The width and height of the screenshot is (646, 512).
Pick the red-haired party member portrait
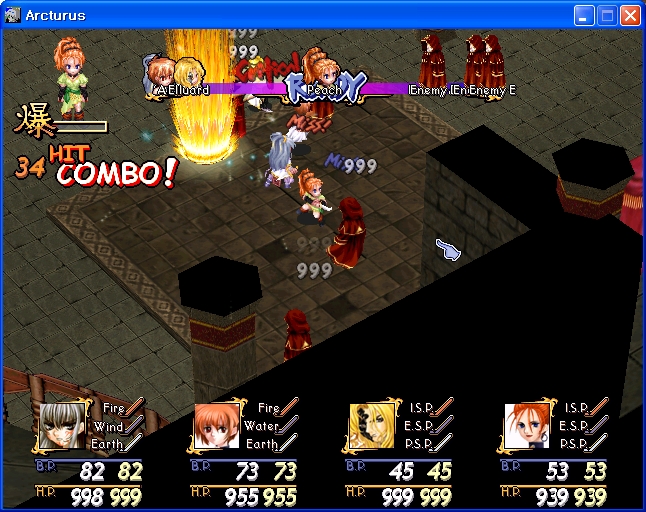525,427
